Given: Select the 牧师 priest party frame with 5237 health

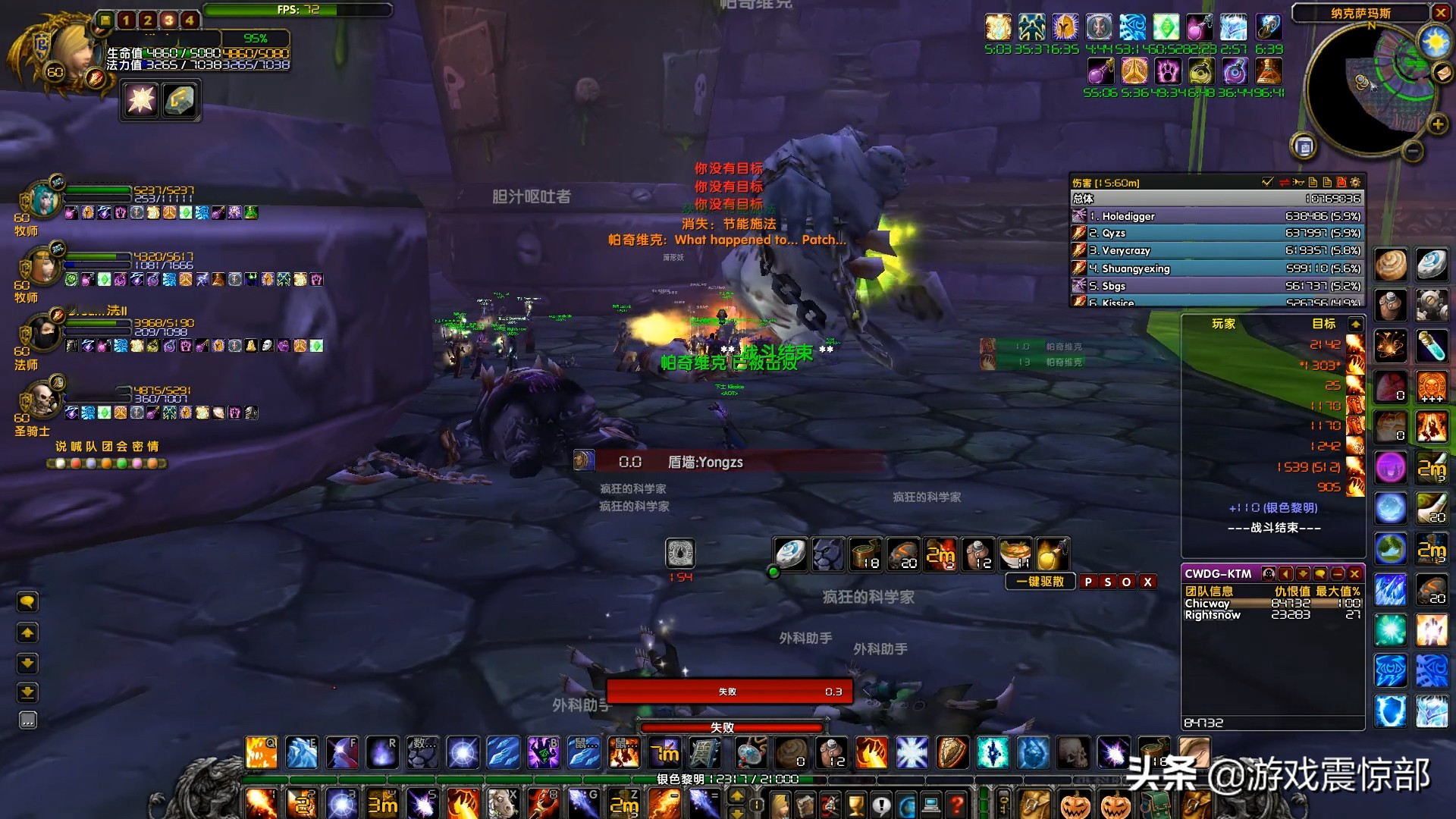Looking at the screenshot, I should tap(44, 201).
